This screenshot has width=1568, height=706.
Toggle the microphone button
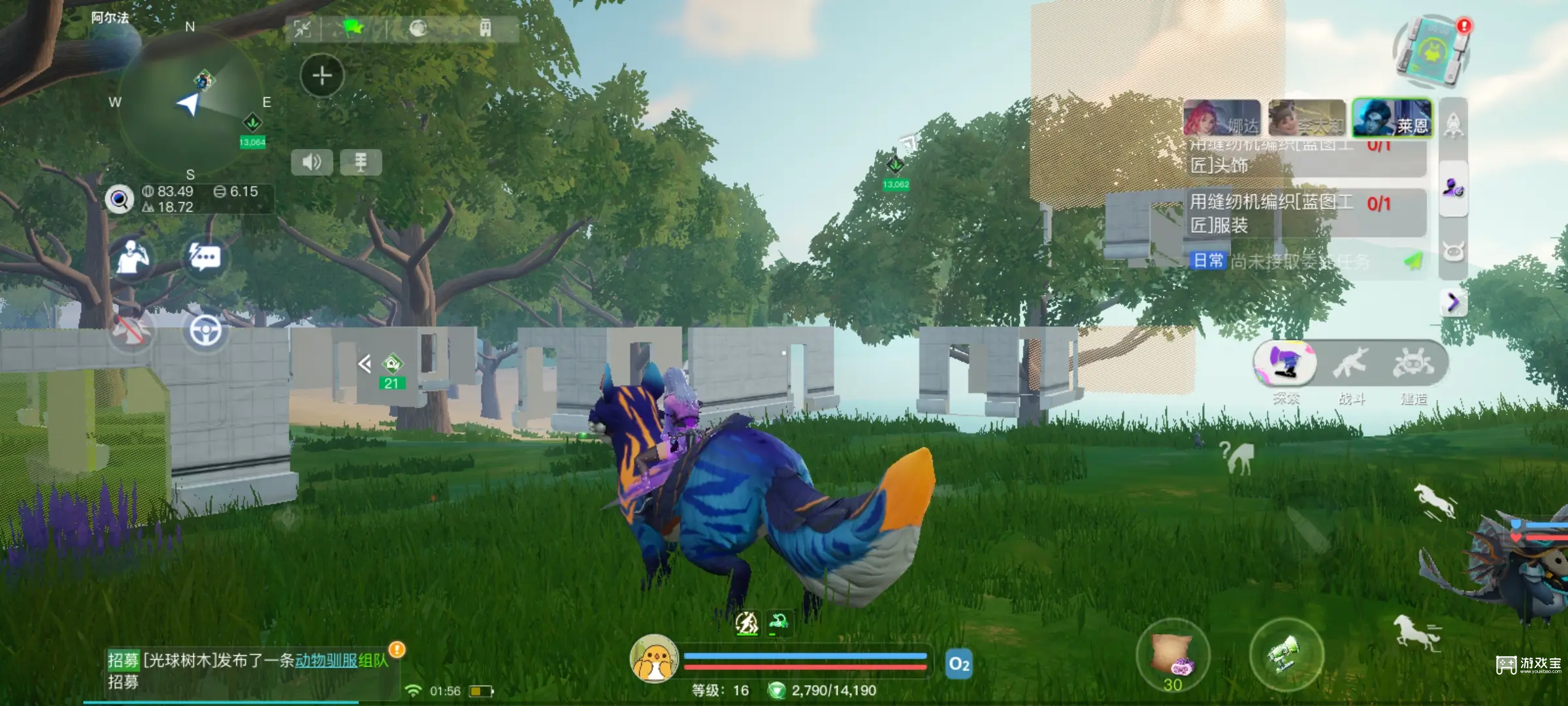coord(361,162)
